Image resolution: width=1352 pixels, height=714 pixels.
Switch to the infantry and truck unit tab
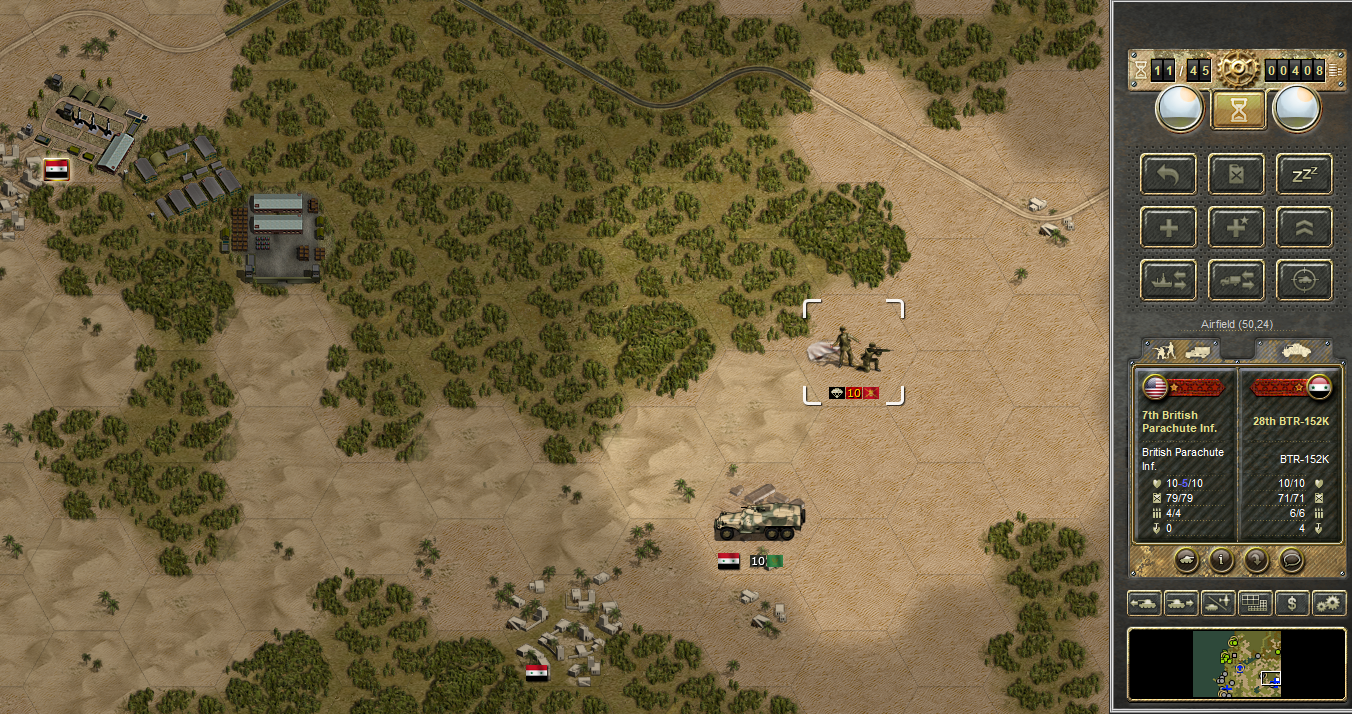click(1181, 350)
